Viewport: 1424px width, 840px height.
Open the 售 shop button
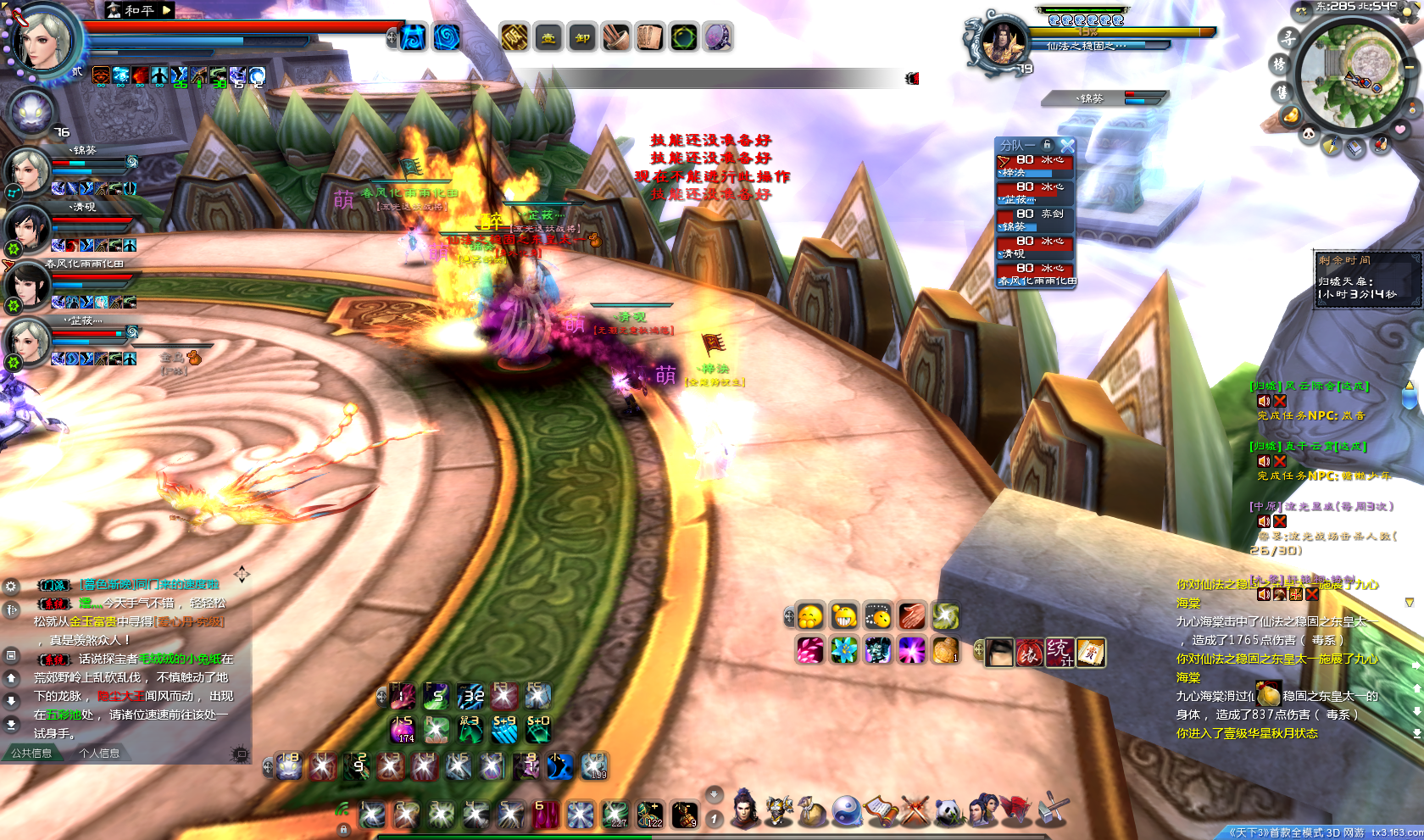pos(1282,92)
